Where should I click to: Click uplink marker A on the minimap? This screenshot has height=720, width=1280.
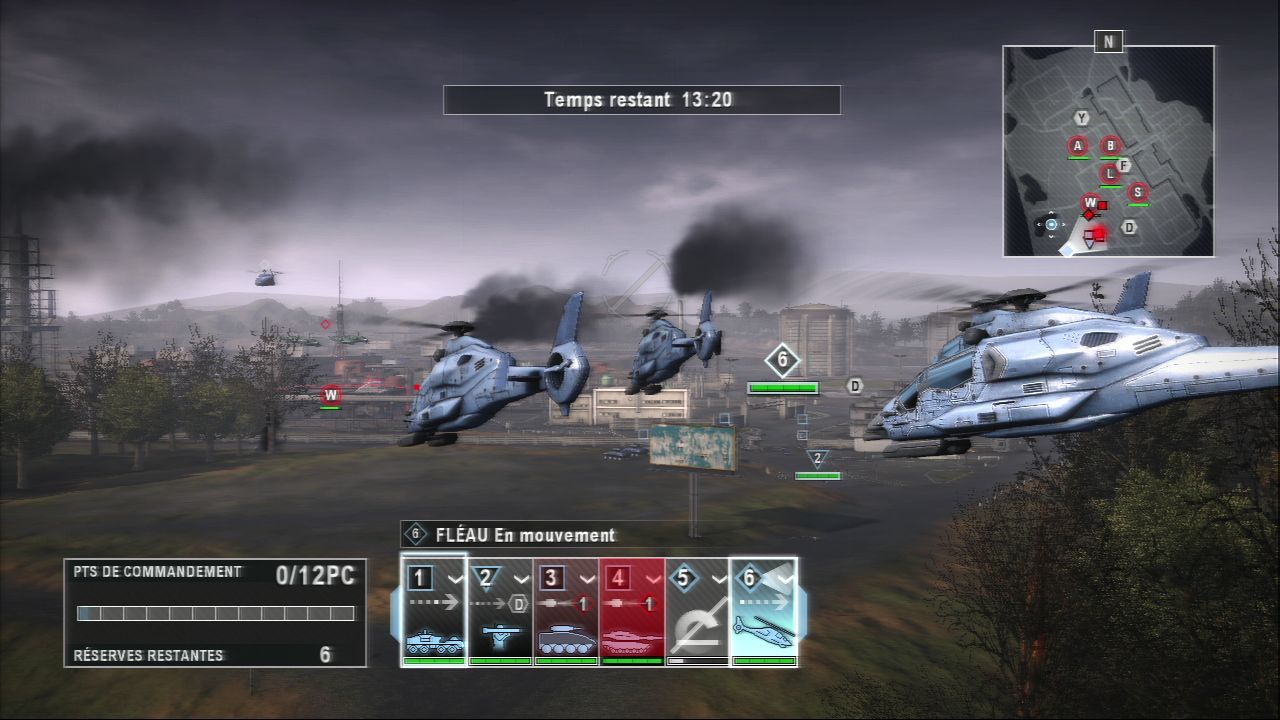pos(1078,146)
